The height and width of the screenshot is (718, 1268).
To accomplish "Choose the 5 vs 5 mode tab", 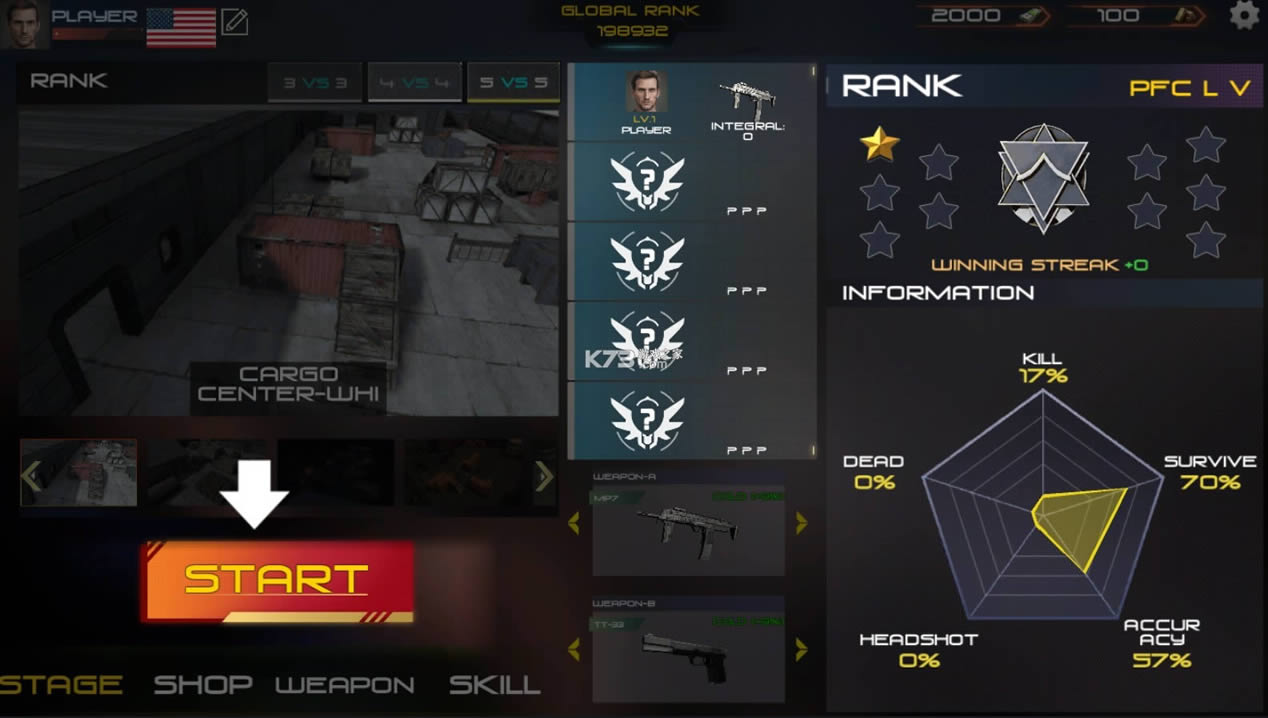I will pos(513,83).
